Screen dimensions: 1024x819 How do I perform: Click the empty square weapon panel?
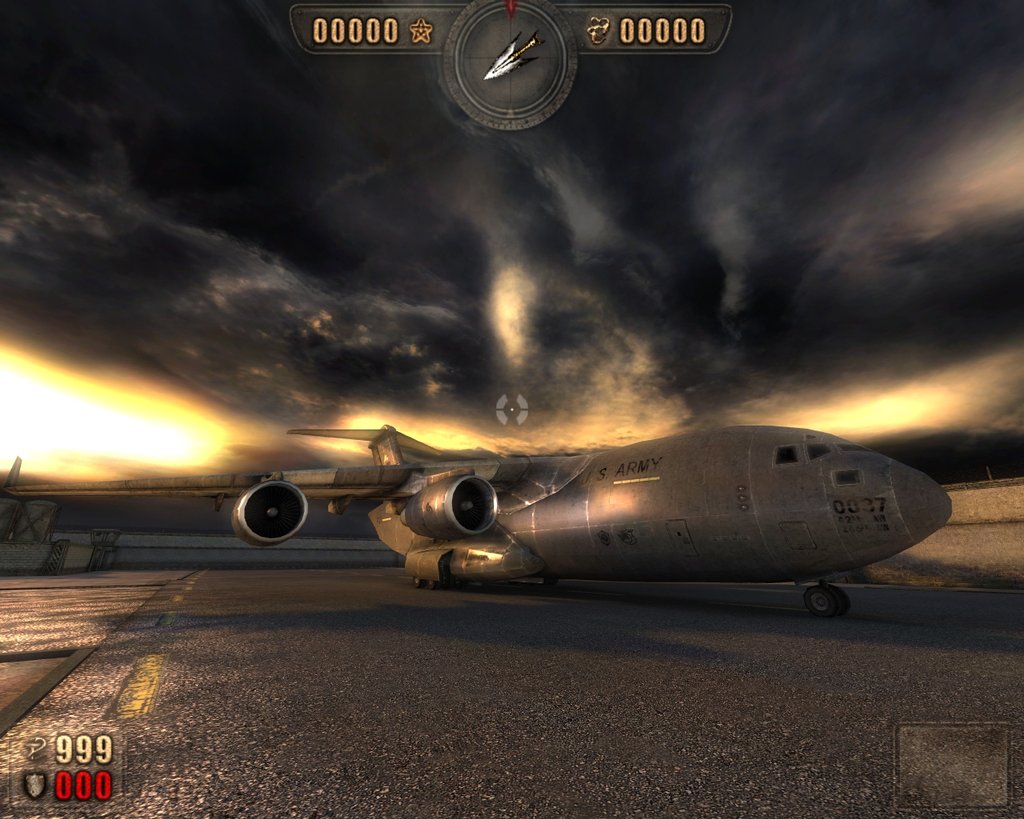951,765
